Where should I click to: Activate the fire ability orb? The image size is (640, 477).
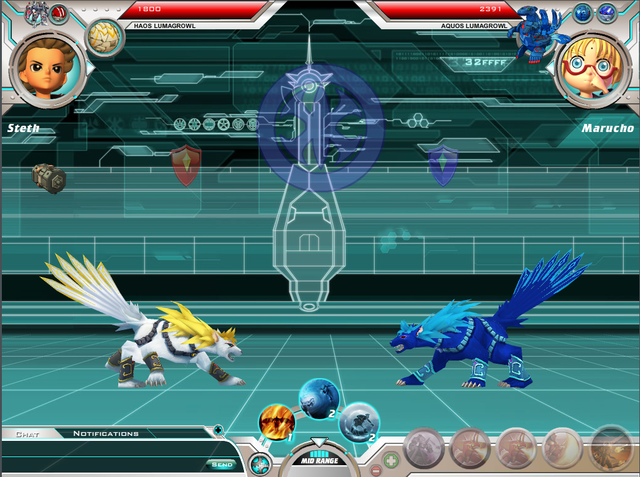[x=276, y=423]
